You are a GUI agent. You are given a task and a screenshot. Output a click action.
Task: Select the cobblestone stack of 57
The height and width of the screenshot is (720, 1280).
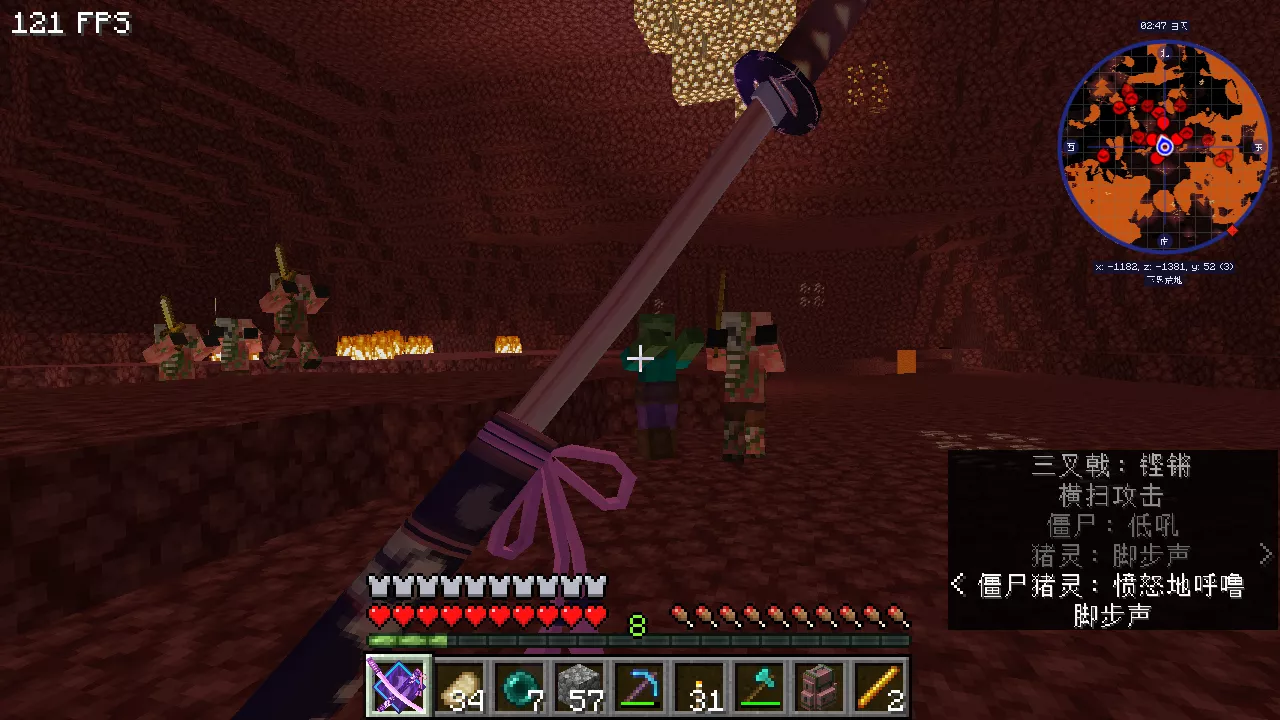[579, 687]
